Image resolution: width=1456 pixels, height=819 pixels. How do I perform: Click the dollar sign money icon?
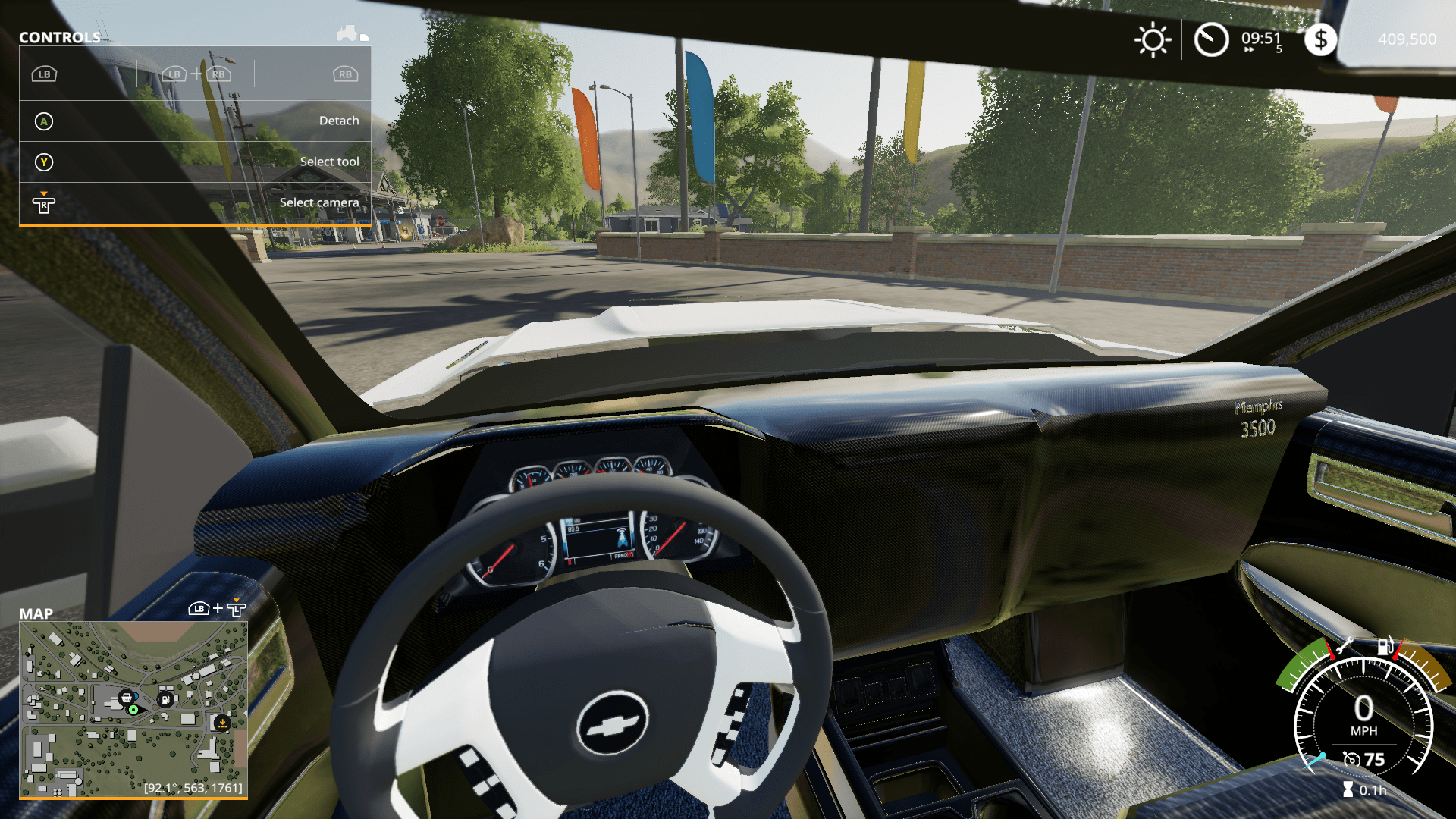(x=1320, y=39)
